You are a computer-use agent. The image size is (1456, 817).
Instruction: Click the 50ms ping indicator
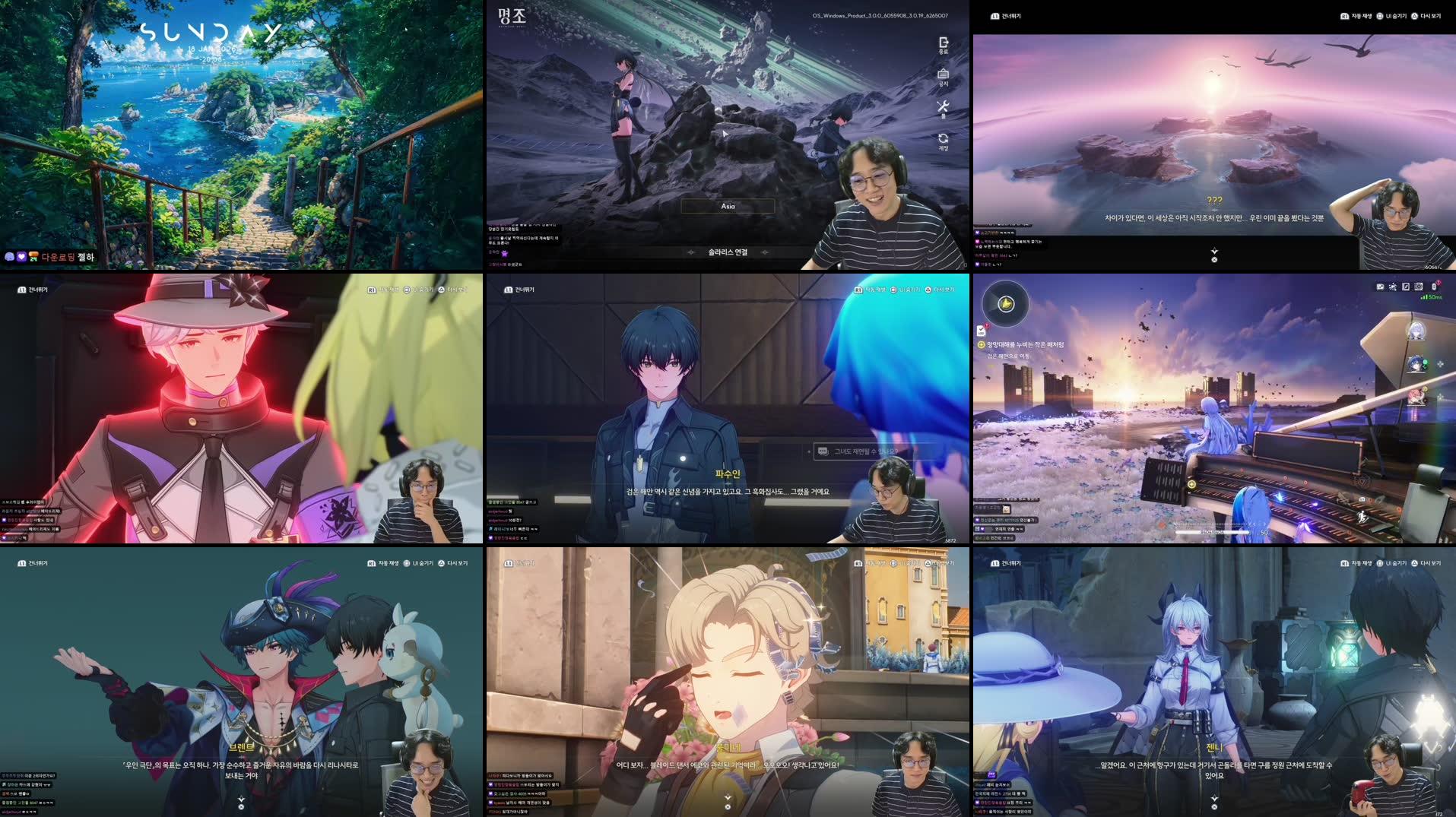pos(1431,297)
